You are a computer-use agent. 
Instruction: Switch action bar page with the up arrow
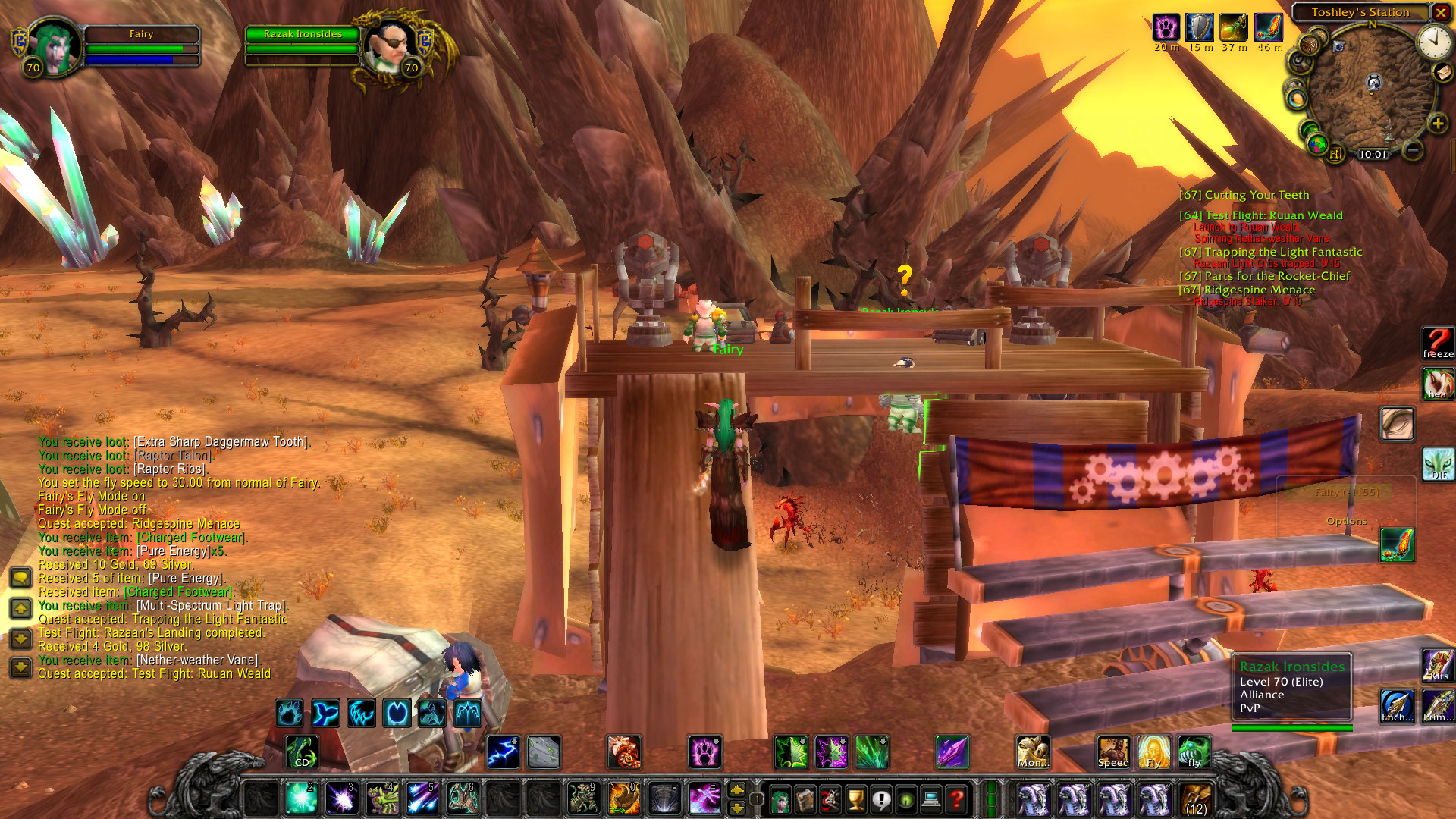[x=737, y=790]
